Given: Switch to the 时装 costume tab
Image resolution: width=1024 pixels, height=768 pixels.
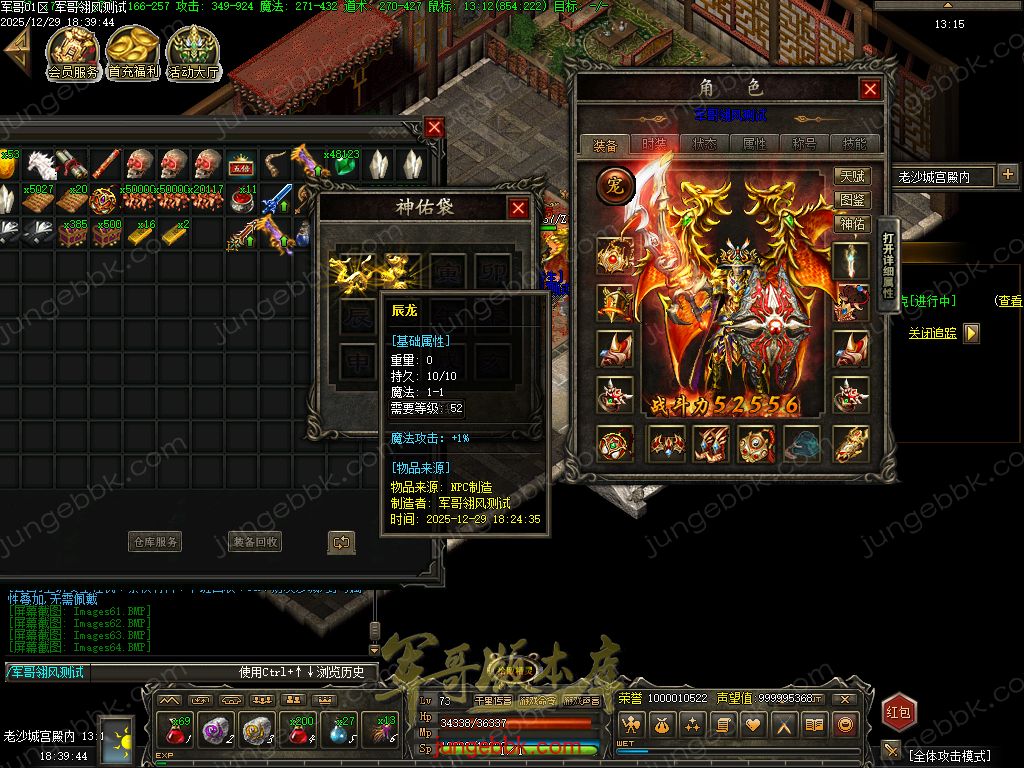Looking at the screenshot, I should click(x=655, y=144).
